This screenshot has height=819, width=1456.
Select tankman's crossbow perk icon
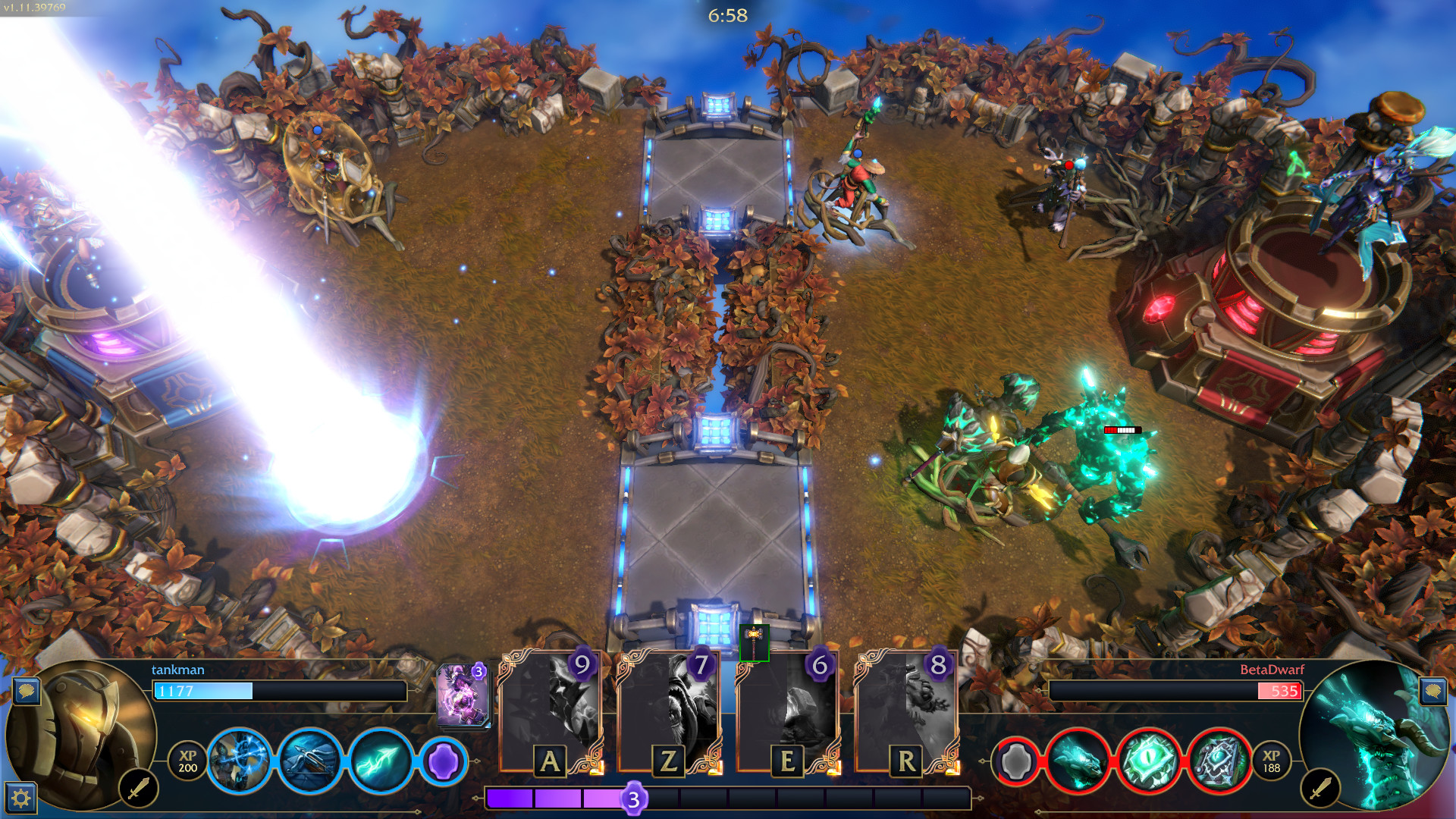309,761
